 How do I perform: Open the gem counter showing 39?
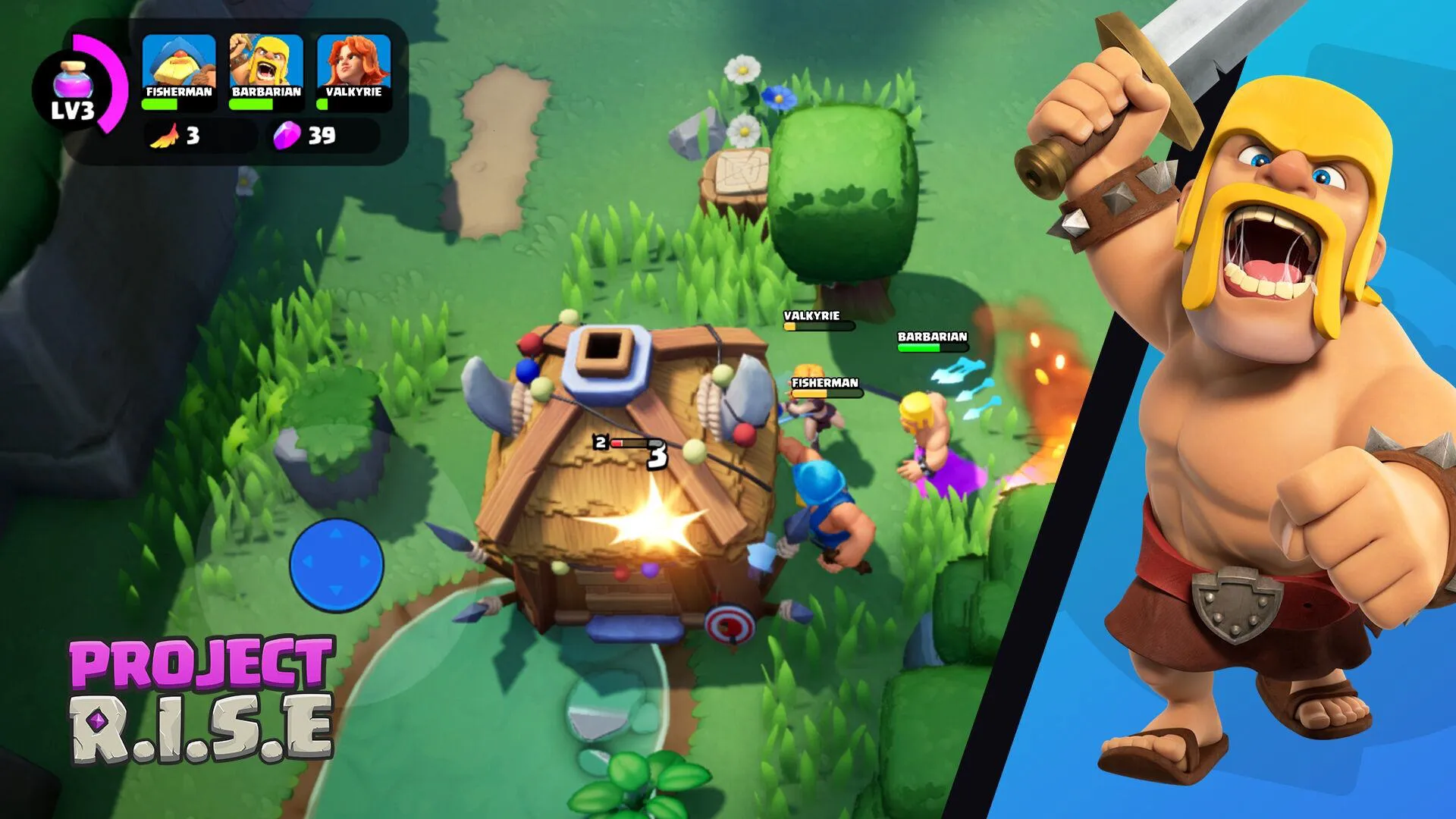303,135
